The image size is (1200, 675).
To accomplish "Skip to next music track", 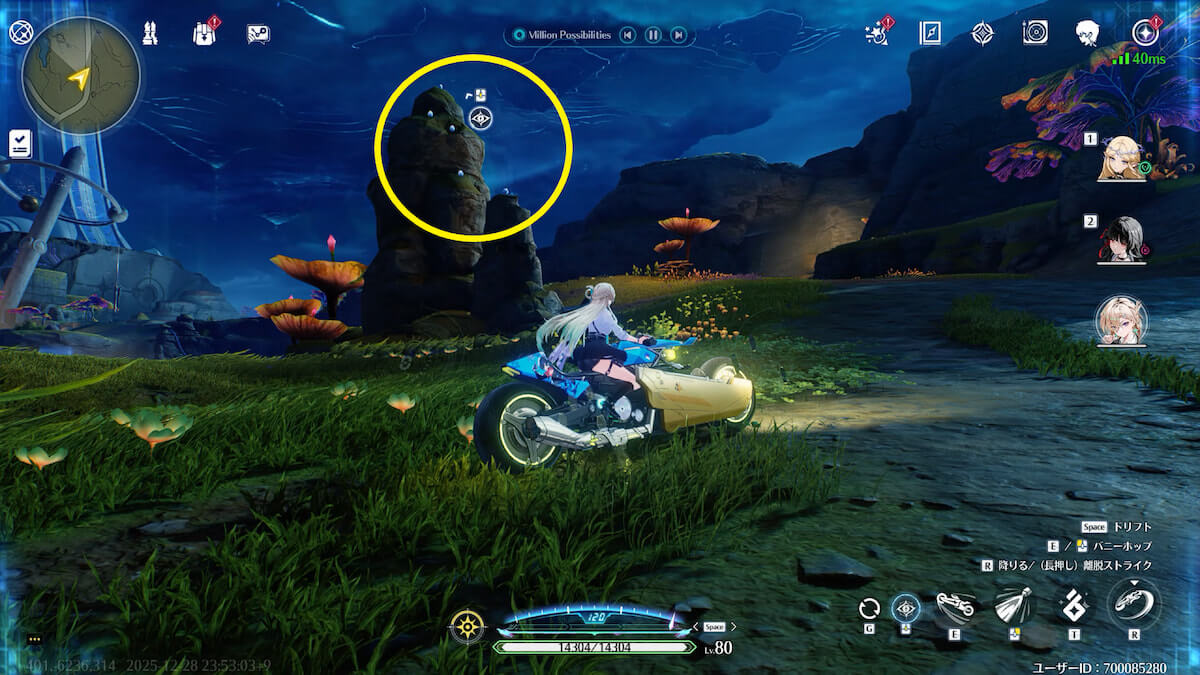I will [x=679, y=35].
